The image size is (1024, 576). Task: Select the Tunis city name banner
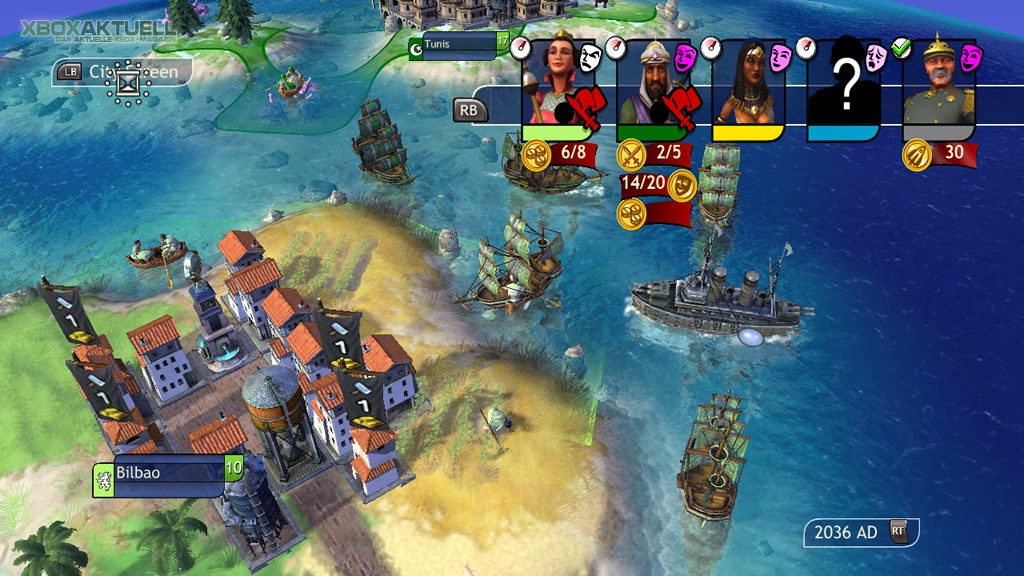click(459, 45)
